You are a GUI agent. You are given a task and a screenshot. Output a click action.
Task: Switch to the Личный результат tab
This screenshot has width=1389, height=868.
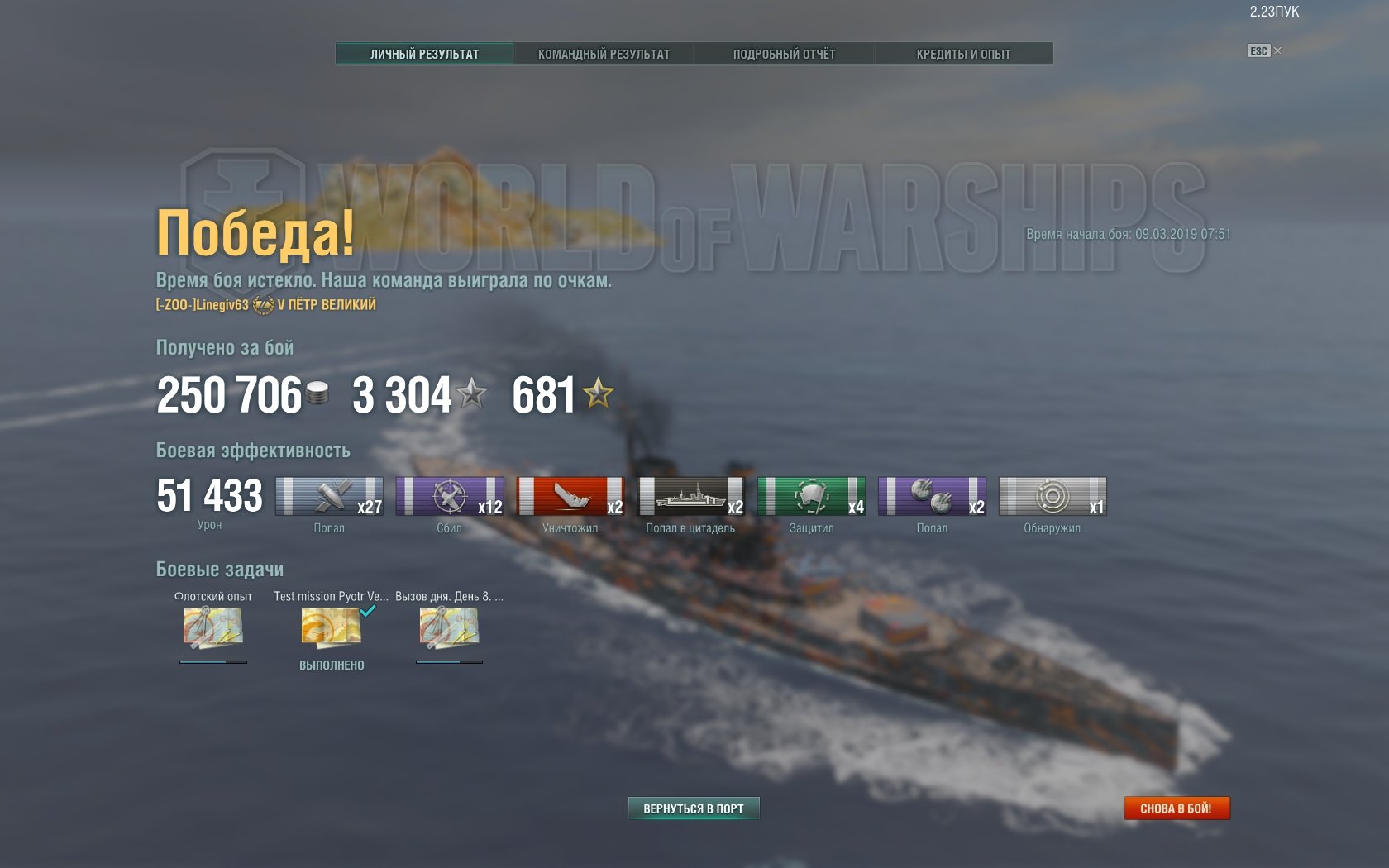coord(424,54)
